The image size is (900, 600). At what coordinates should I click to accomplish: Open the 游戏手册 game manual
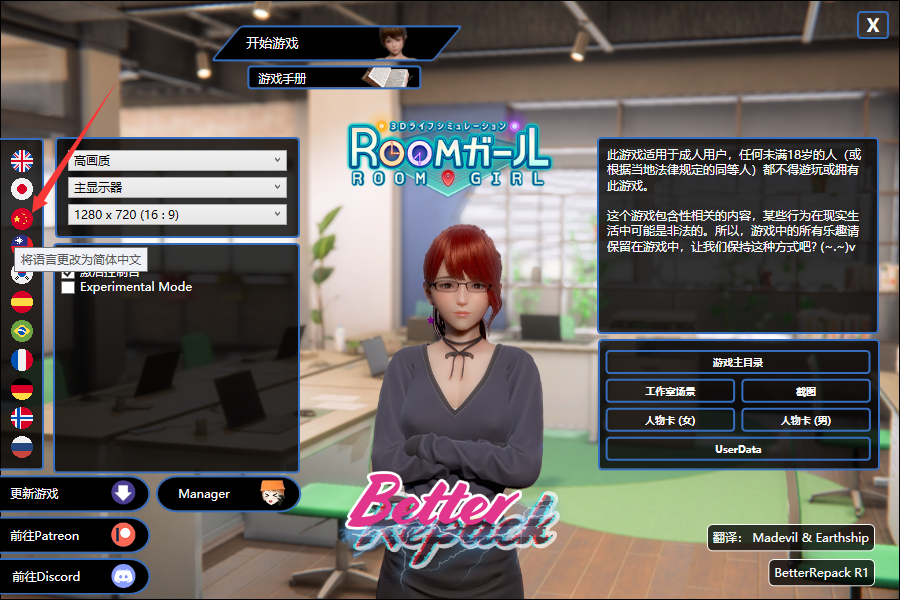point(333,77)
